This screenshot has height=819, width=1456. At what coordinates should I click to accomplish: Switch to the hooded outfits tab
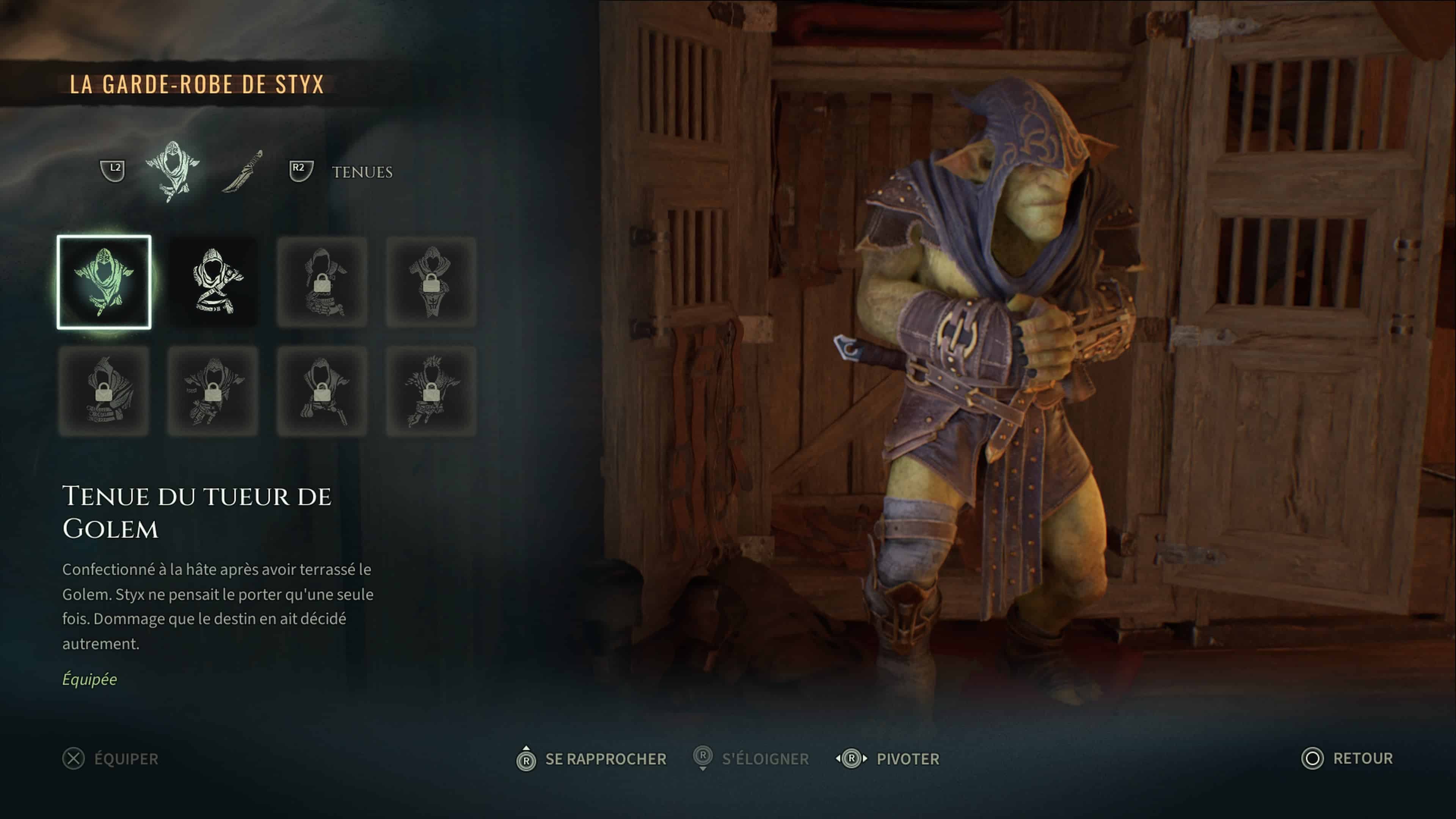point(172,170)
